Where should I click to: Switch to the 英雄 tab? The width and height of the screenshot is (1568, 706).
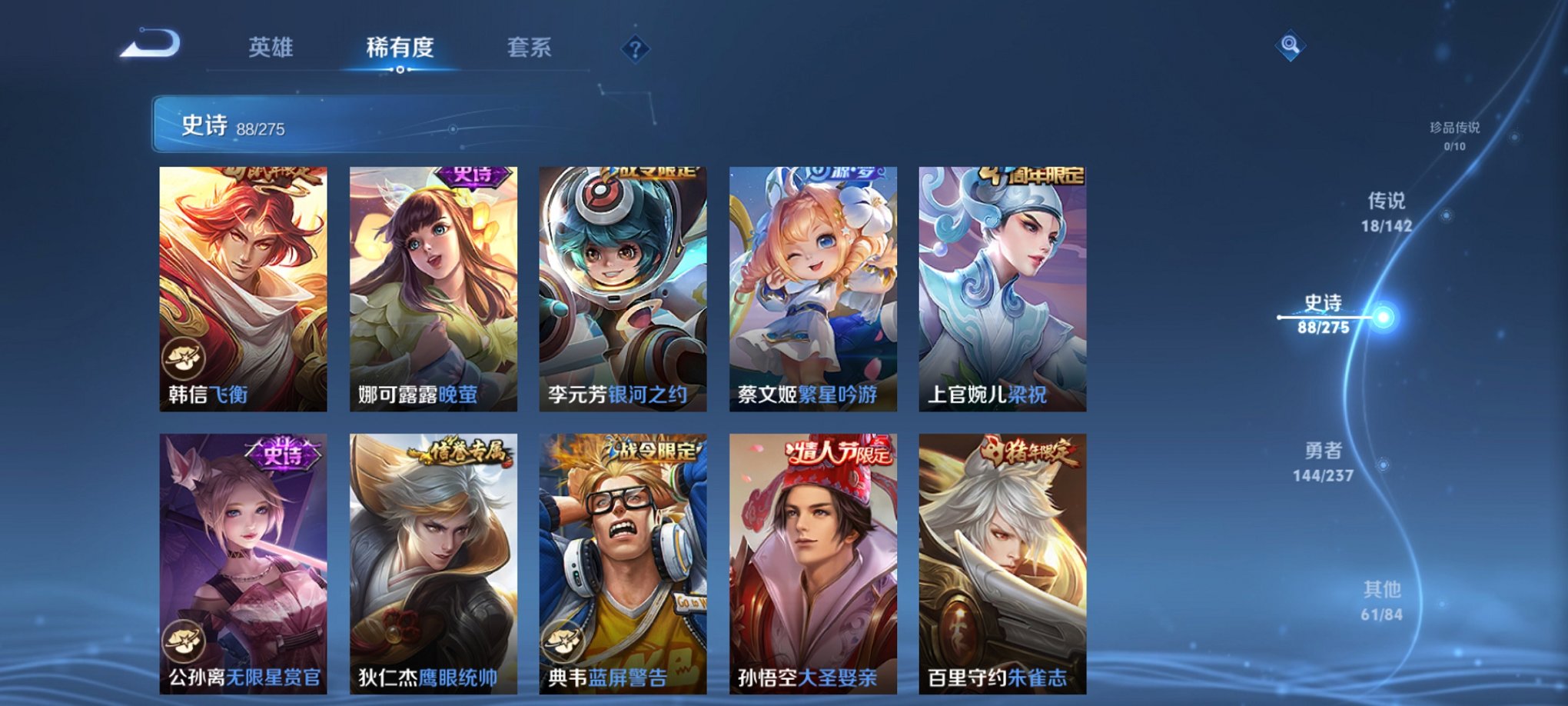pos(273,48)
